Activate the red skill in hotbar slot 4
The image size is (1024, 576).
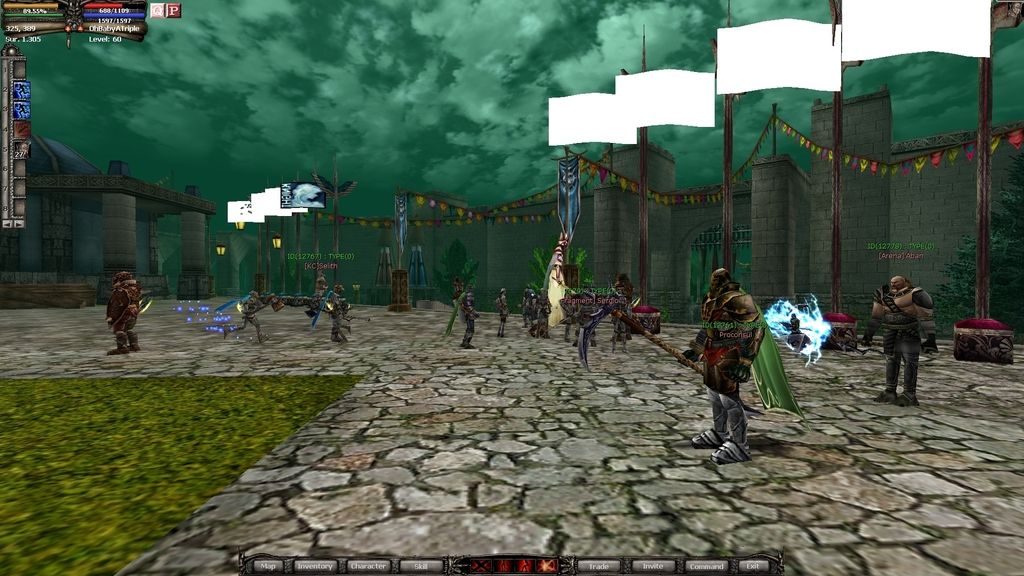21,129
